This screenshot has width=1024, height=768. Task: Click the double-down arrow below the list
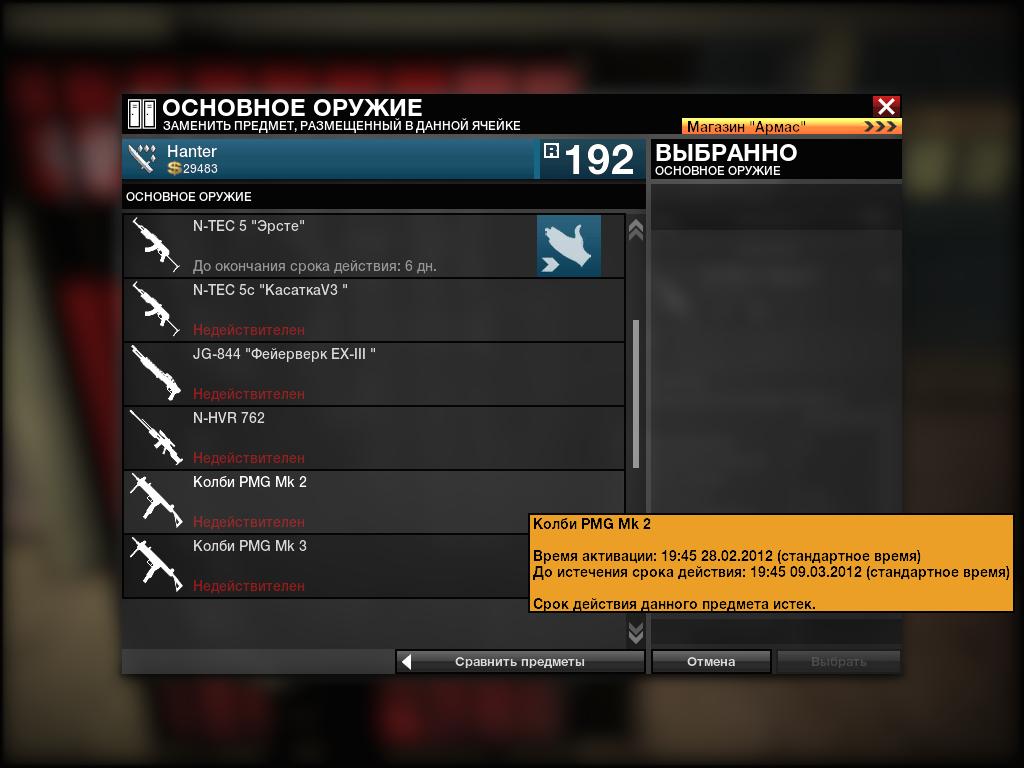(x=635, y=632)
